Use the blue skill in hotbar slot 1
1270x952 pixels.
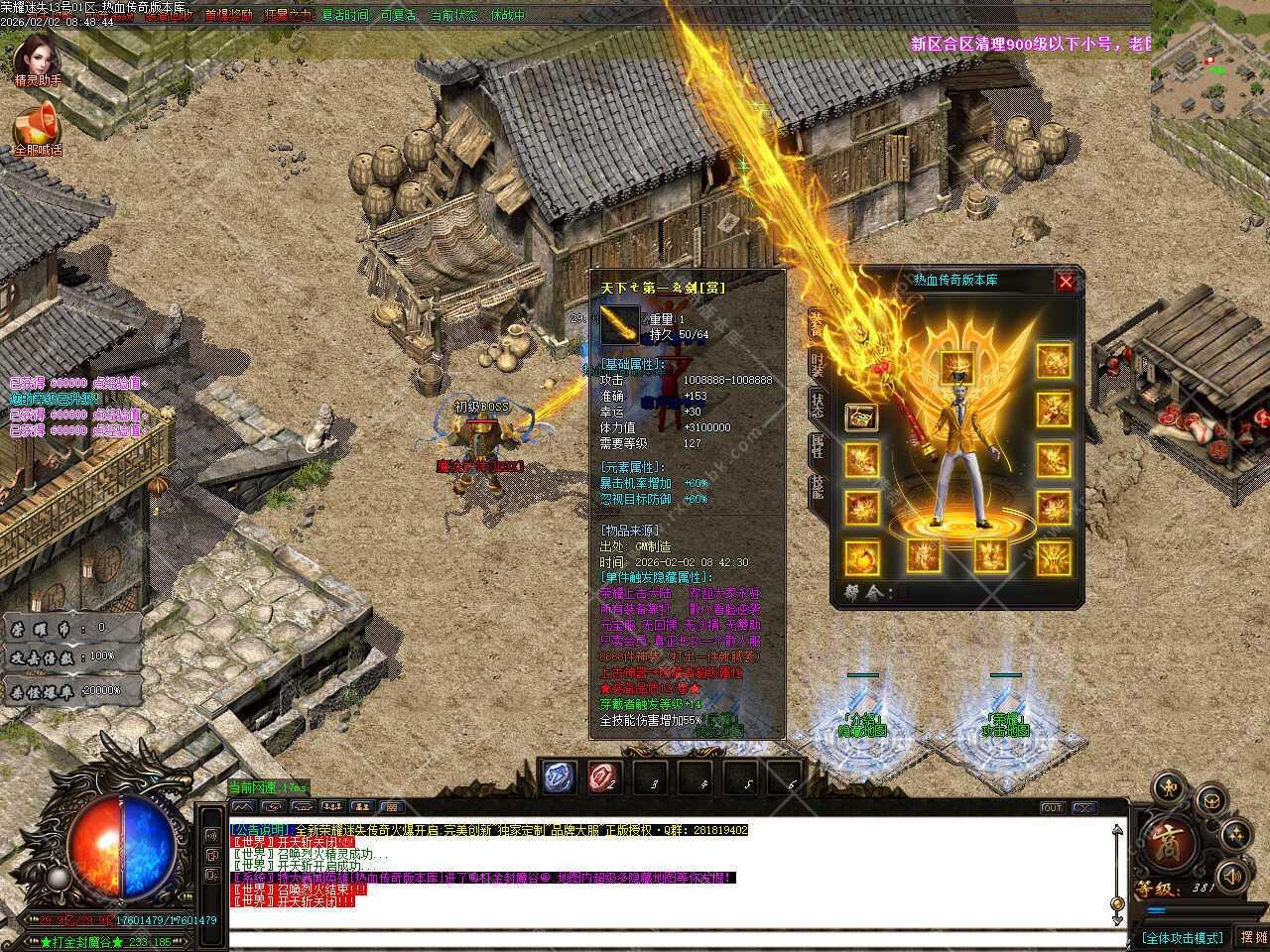click(560, 777)
